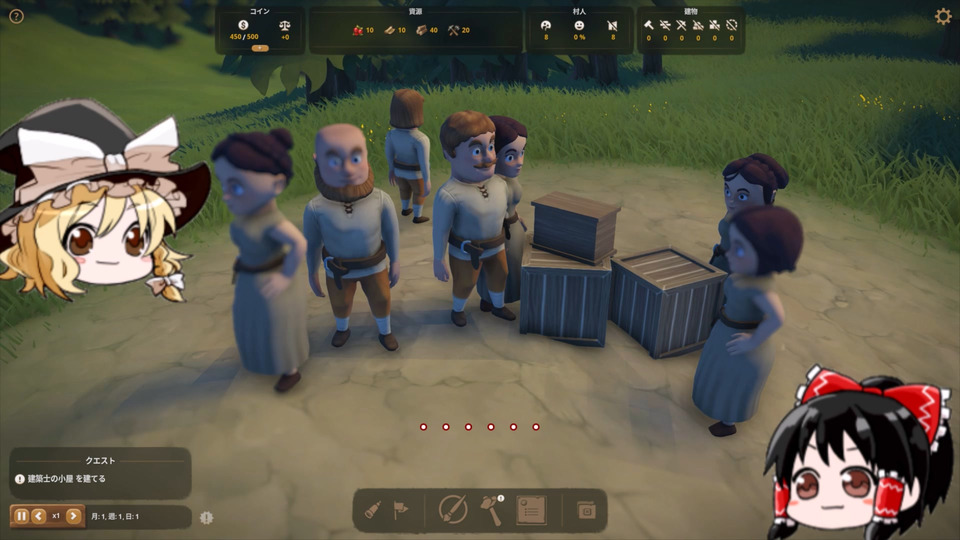Viewport: 960px width, 540px height.
Task: Open the task list board icon
Action: (x=531, y=510)
